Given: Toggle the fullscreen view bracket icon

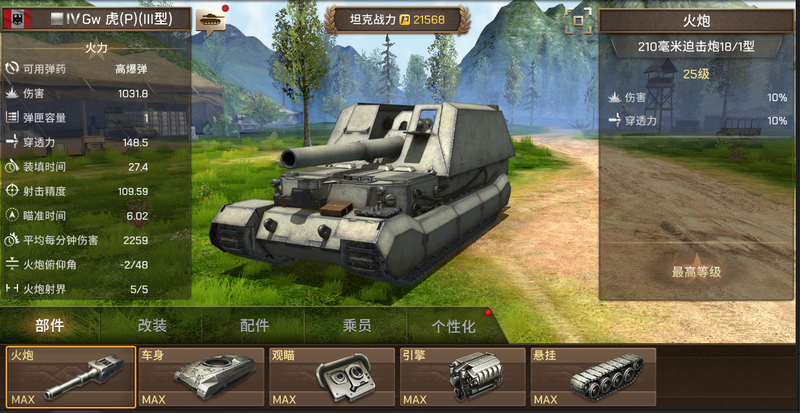Looking at the screenshot, I should tap(577, 20).
